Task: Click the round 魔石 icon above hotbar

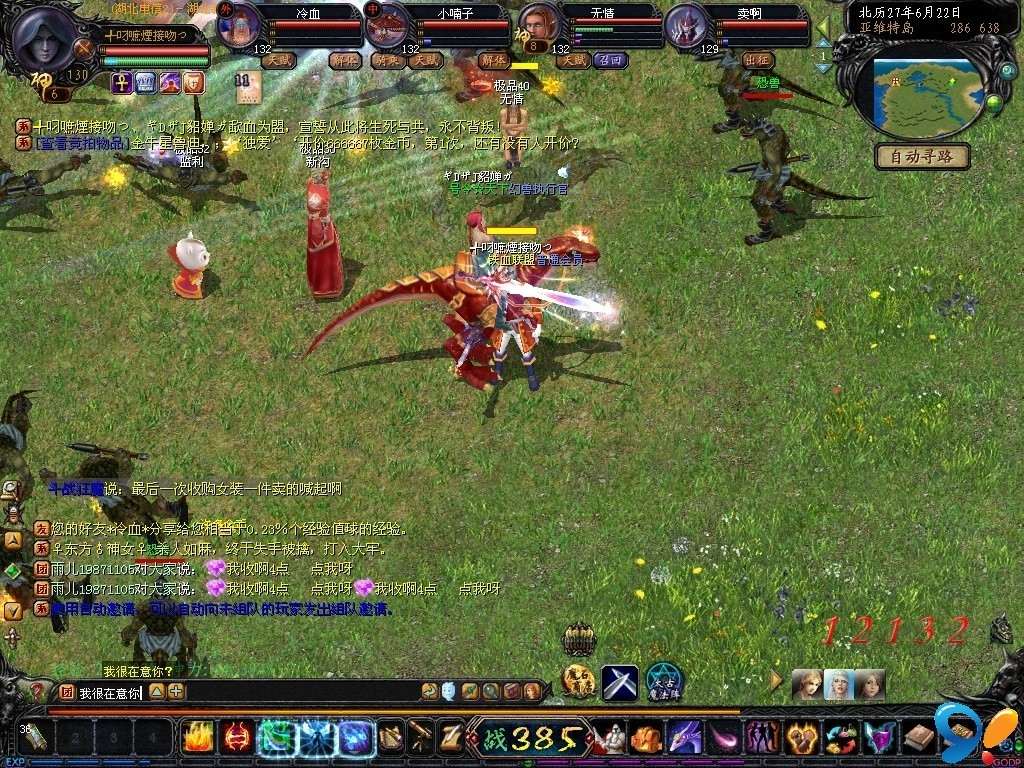Action: tap(579, 682)
